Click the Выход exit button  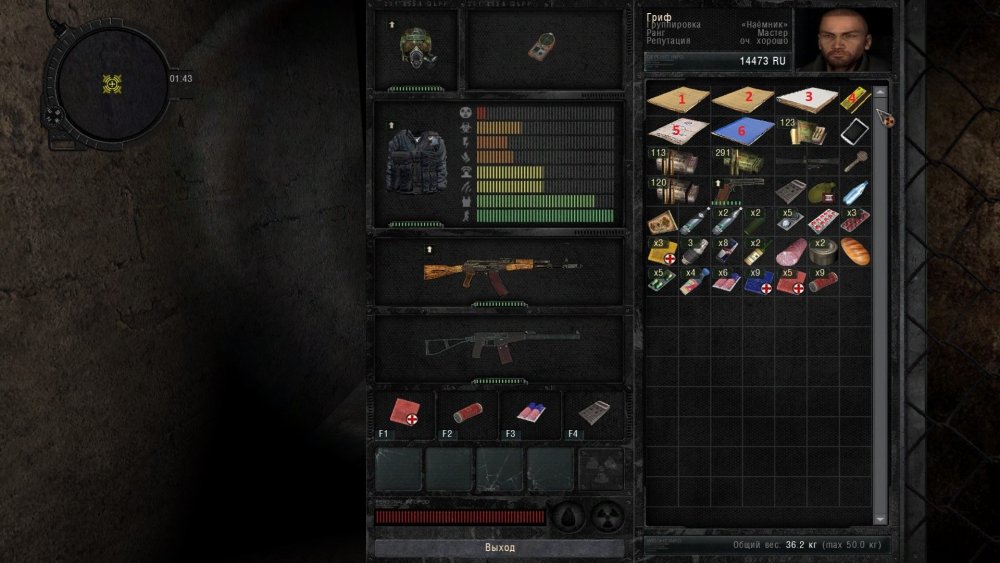(499, 548)
